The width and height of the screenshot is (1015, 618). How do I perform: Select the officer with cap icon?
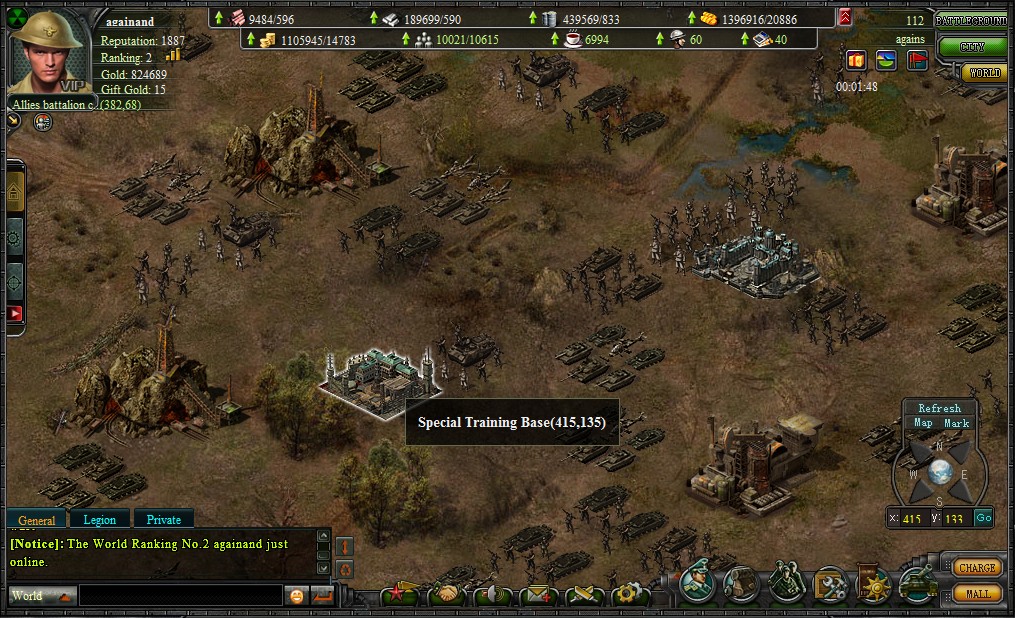pyautogui.click(x=697, y=583)
